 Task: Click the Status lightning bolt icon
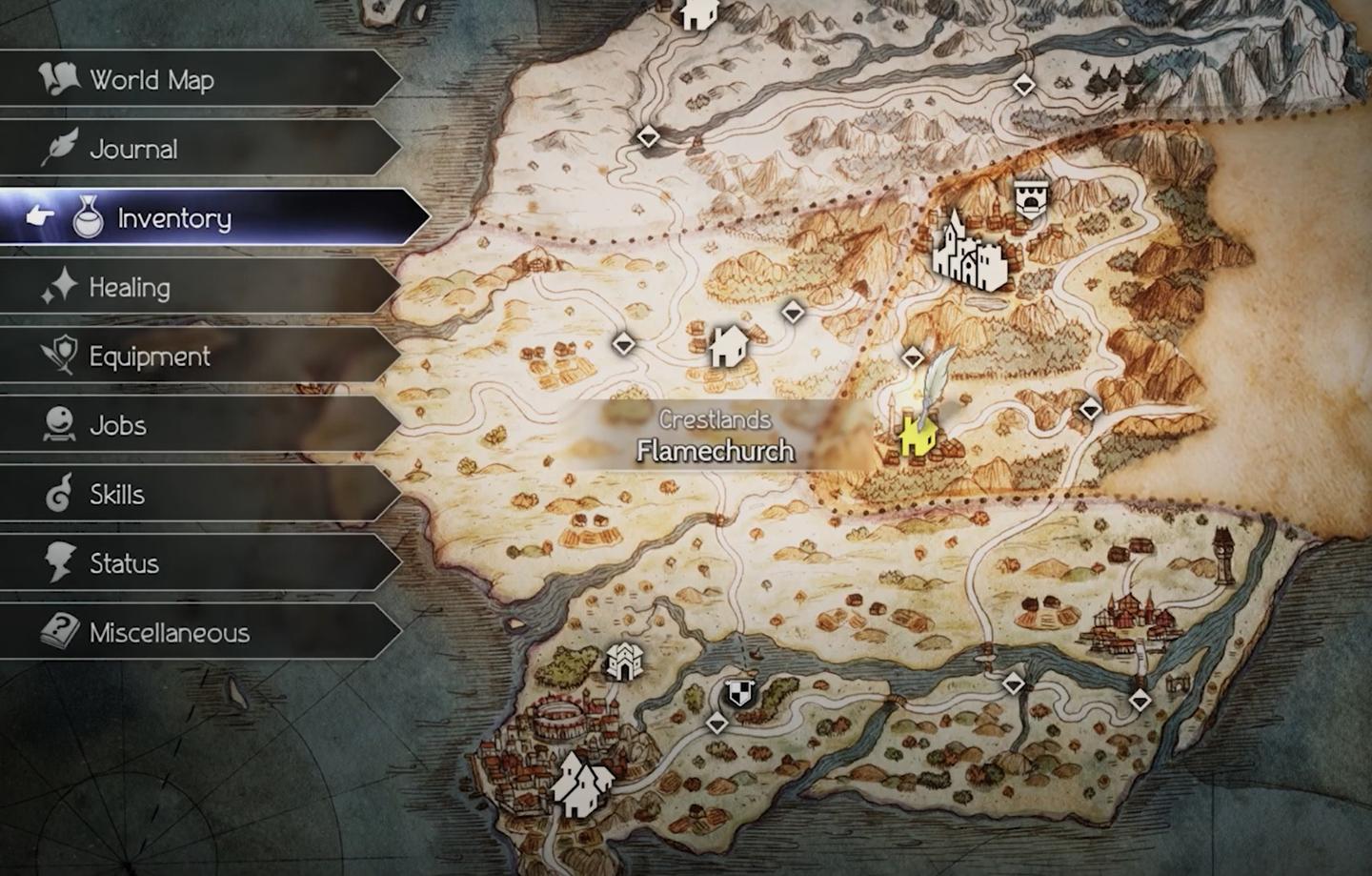(x=59, y=563)
